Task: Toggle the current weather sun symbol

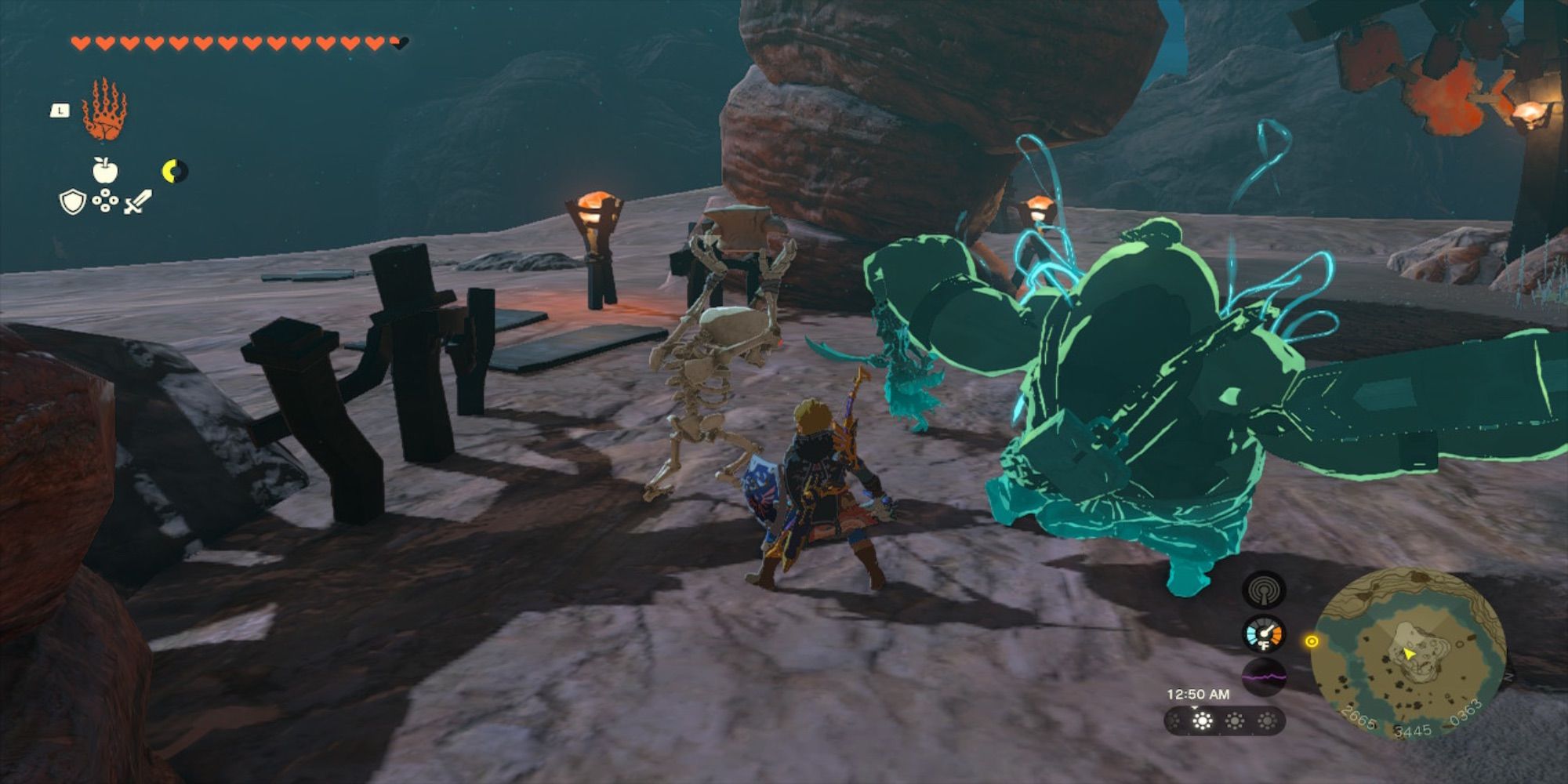Action: (1202, 720)
